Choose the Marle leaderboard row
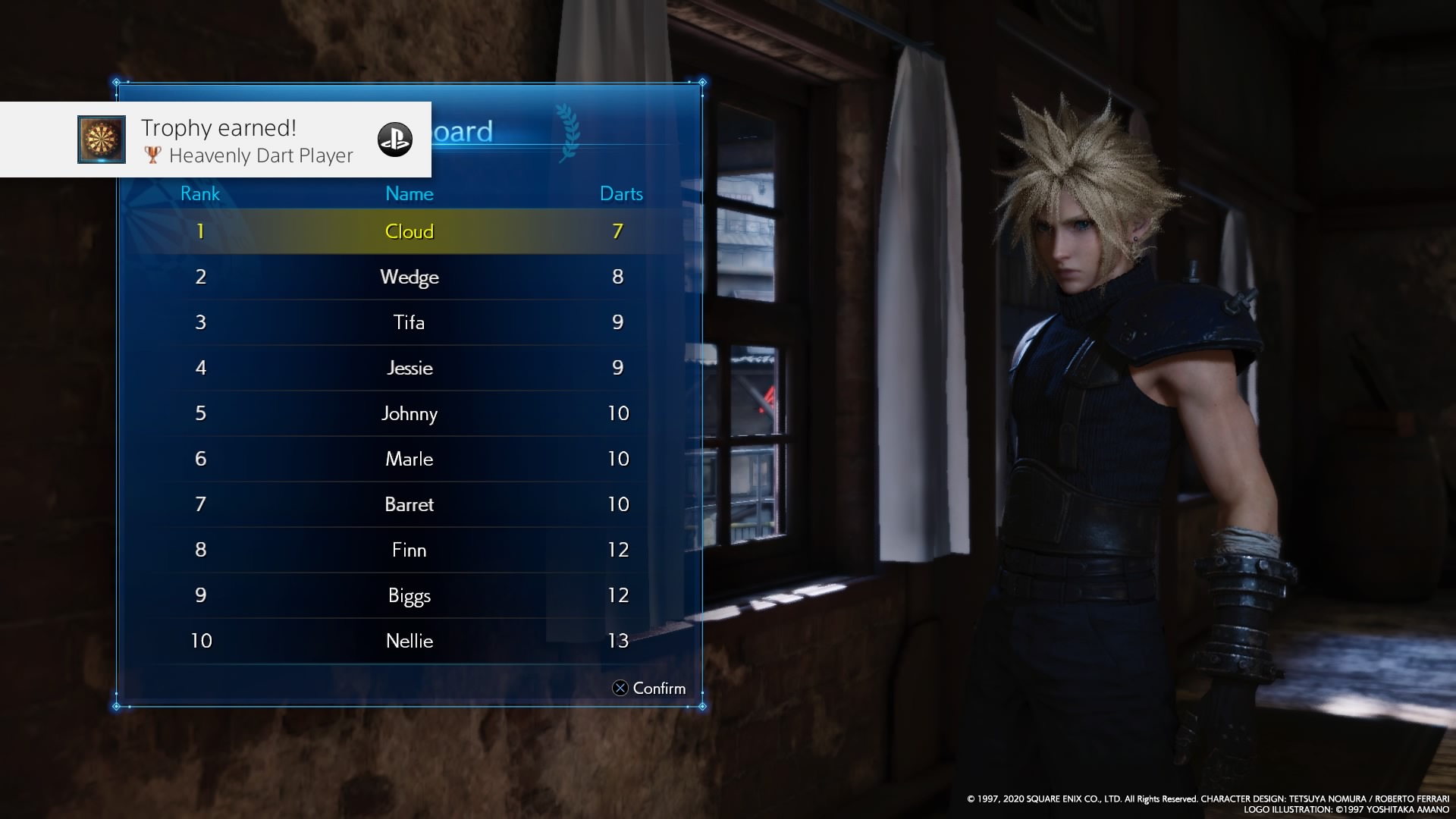 [x=409, y=459]
